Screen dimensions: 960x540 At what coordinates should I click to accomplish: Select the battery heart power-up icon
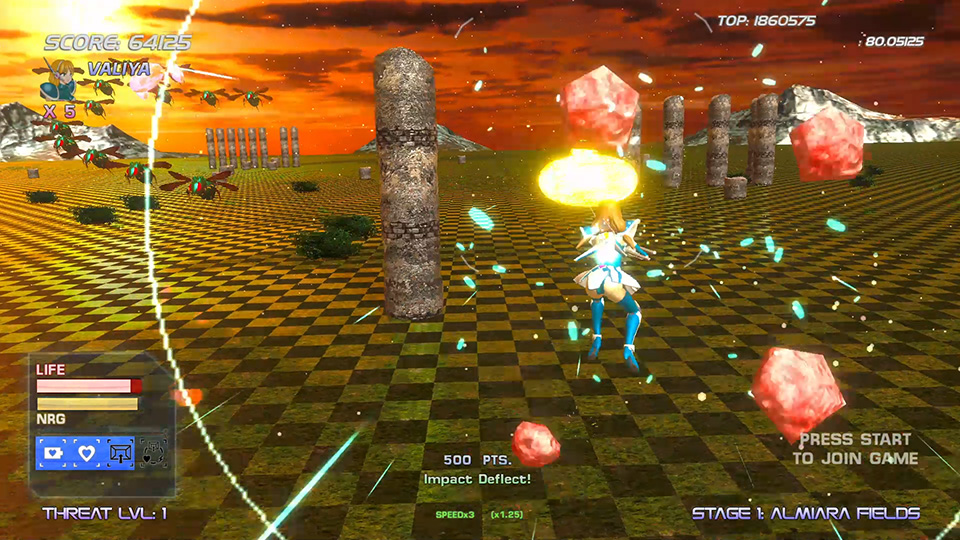tap(52, 453)
